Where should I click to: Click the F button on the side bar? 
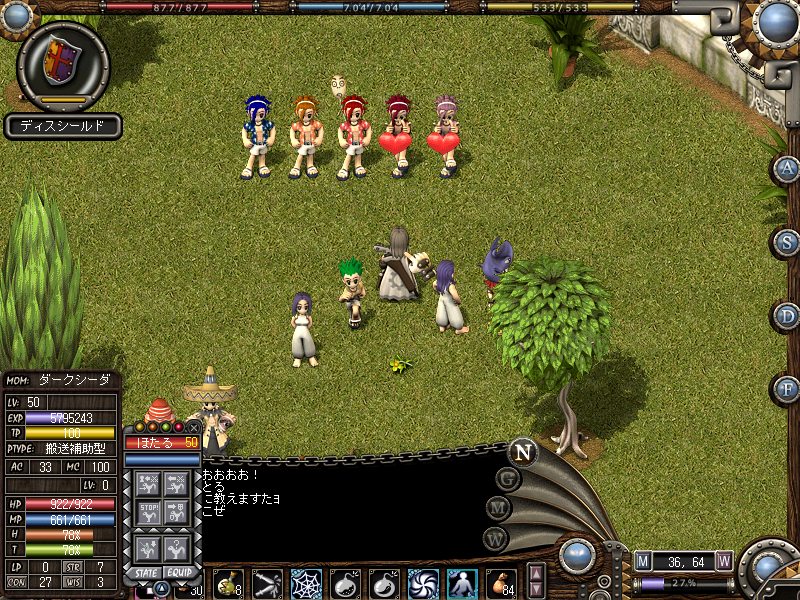(786, 388)
